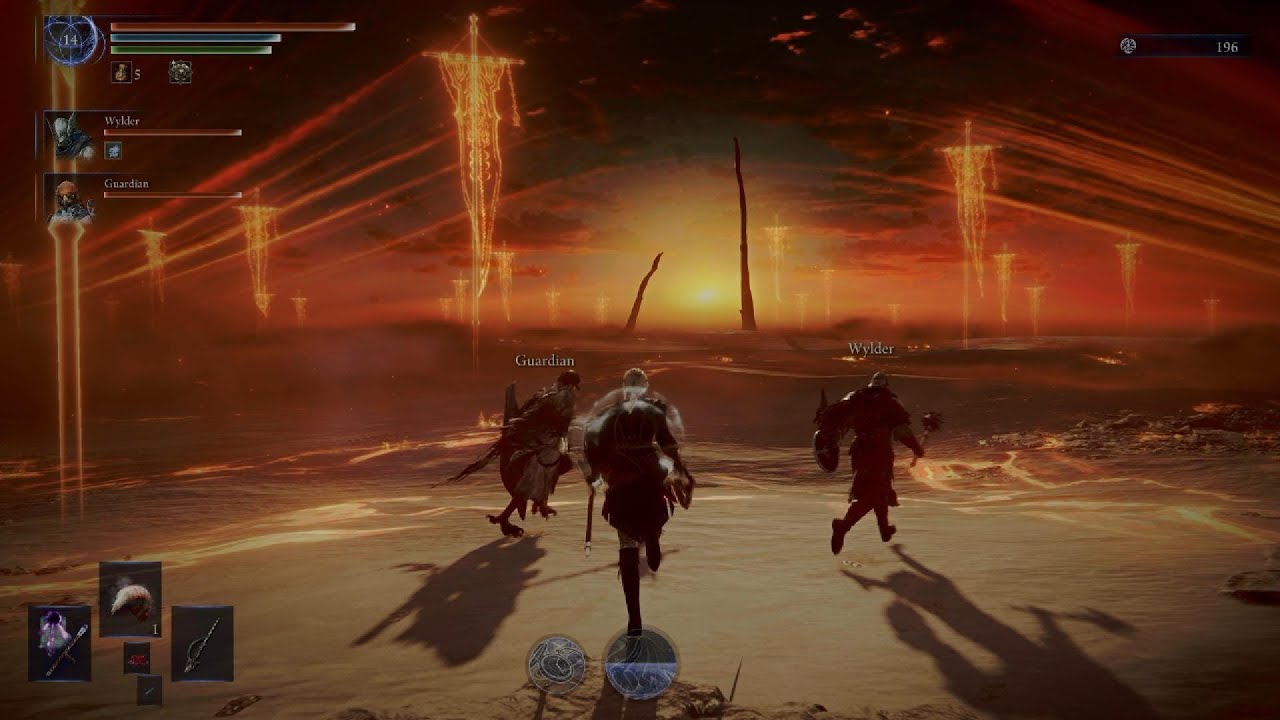The height and width of the screenshot is (720, 1280).
Task: Click the small red item slot
Action: [x=137, y=657]
